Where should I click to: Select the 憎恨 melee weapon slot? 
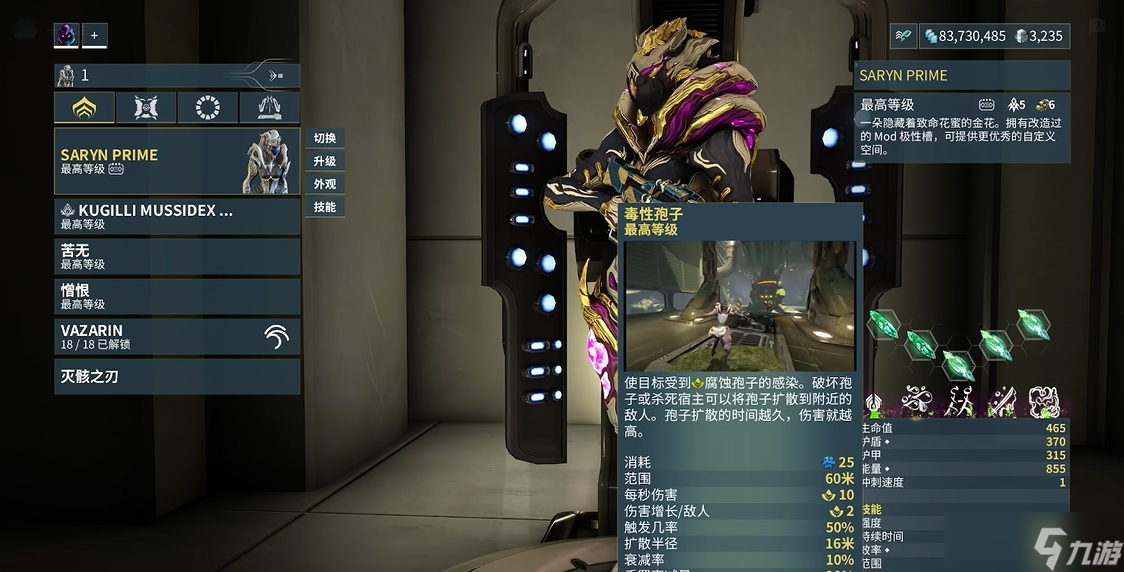pyautogui.click(x=176, y=296)
